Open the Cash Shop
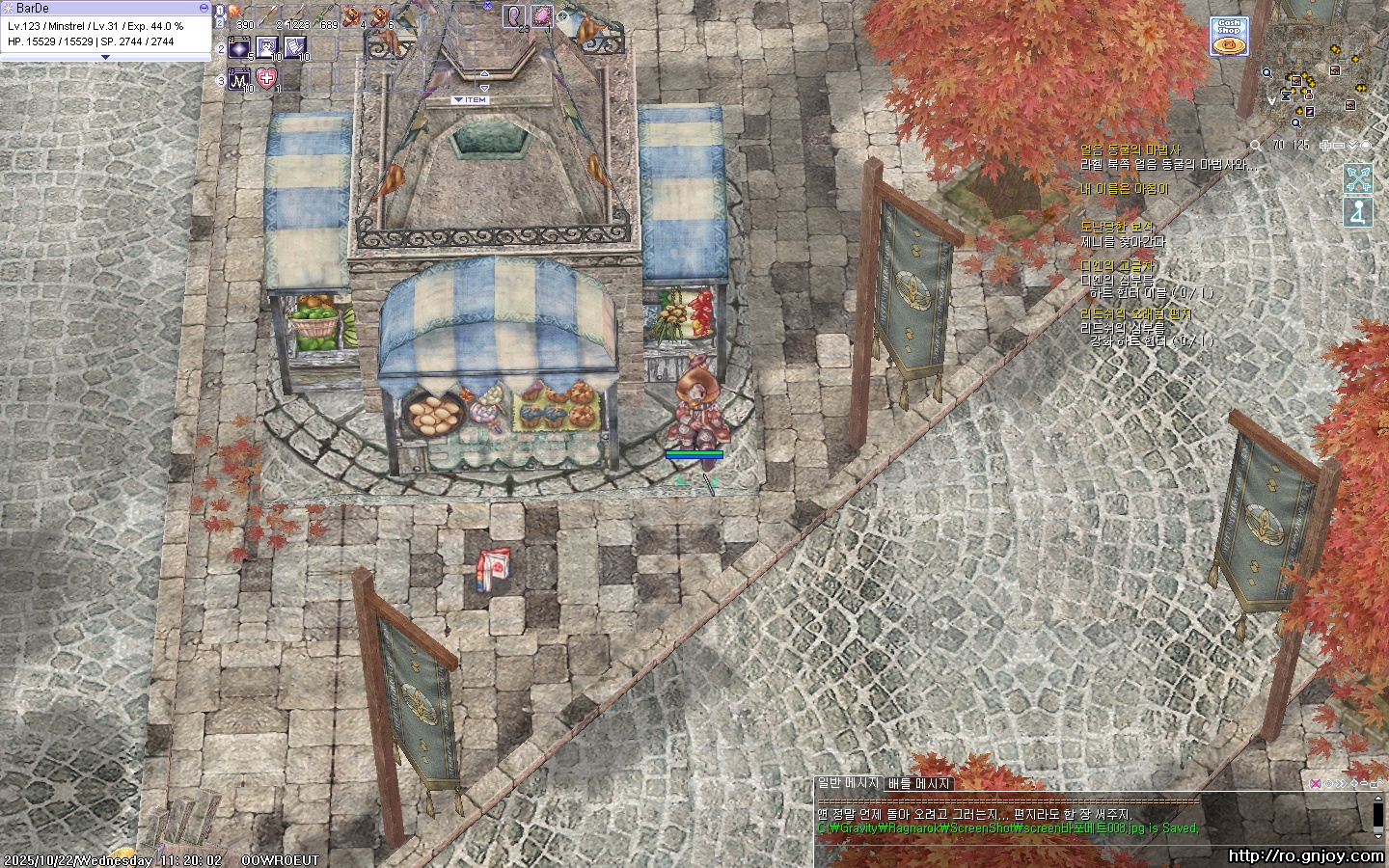Screen dimensions: 1389x868 (1229, 37)
